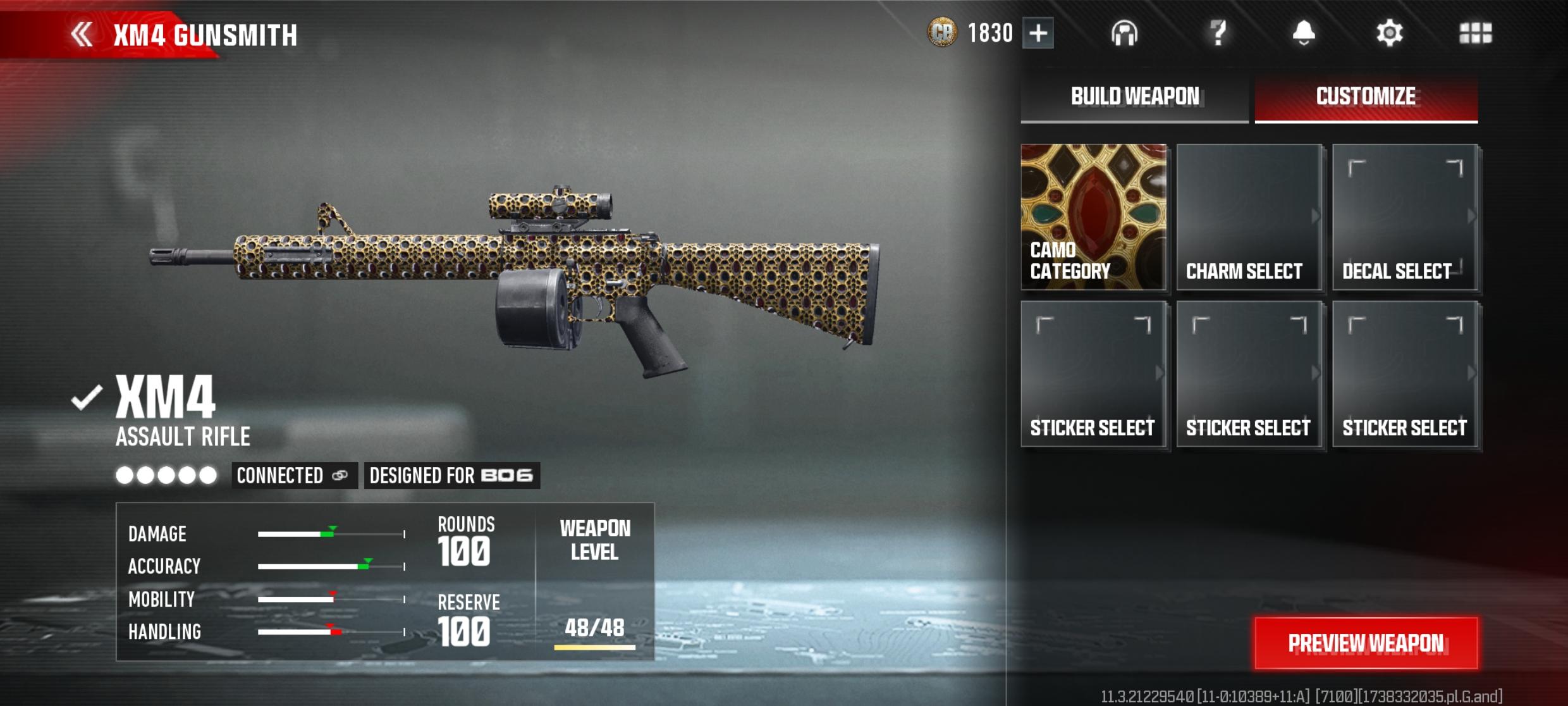
Task: Show notifications via the bell icon
Action: (x=1303, y=33)
